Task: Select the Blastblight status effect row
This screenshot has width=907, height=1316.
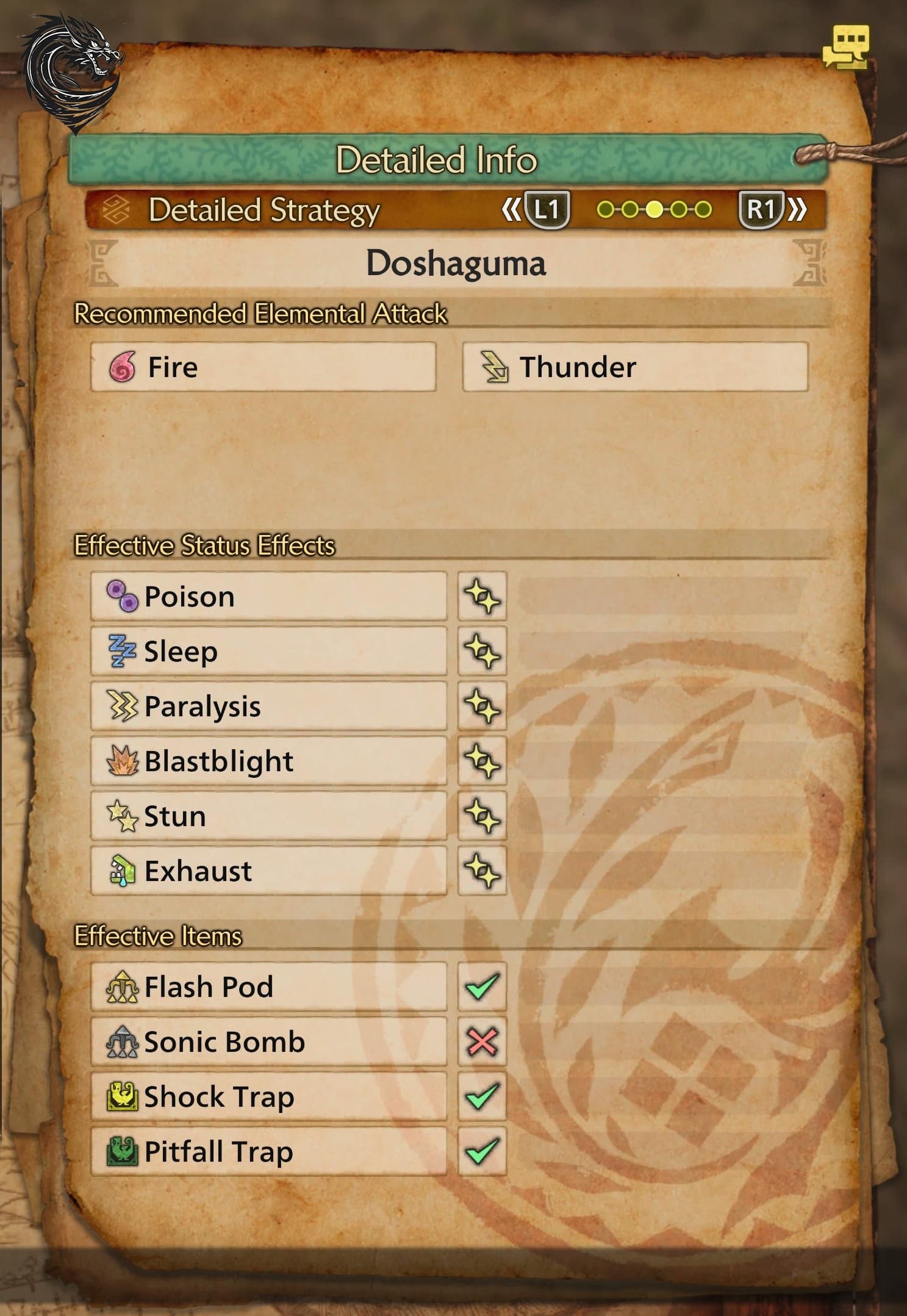Action: click(268, 761)
